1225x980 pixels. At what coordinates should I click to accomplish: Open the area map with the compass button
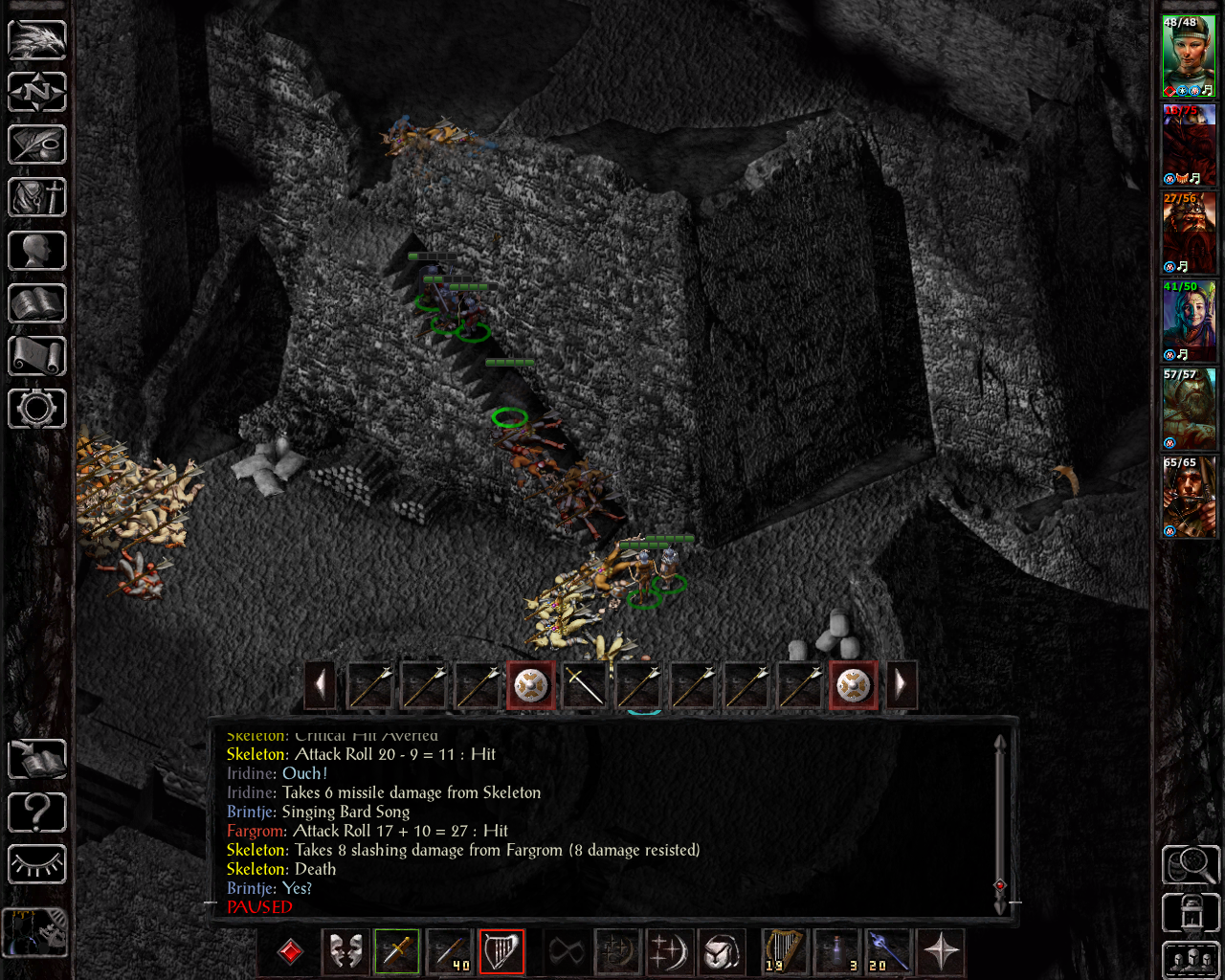click(x=37, y=92)
